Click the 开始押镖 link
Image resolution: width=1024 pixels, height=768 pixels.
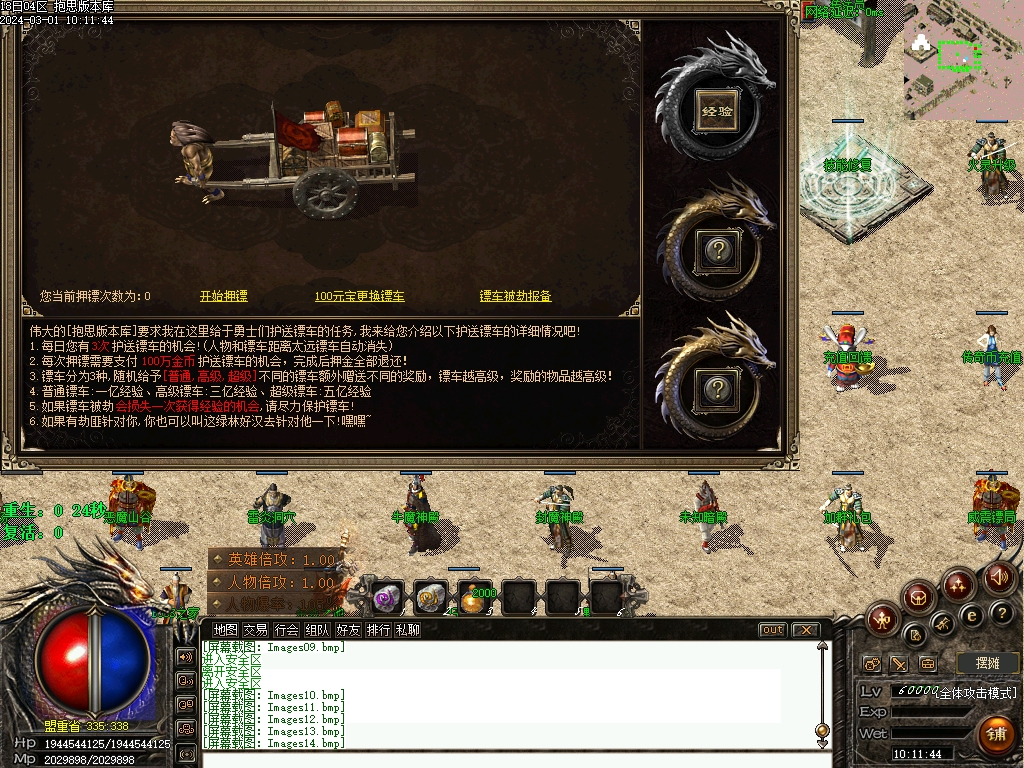pos(224,296)
